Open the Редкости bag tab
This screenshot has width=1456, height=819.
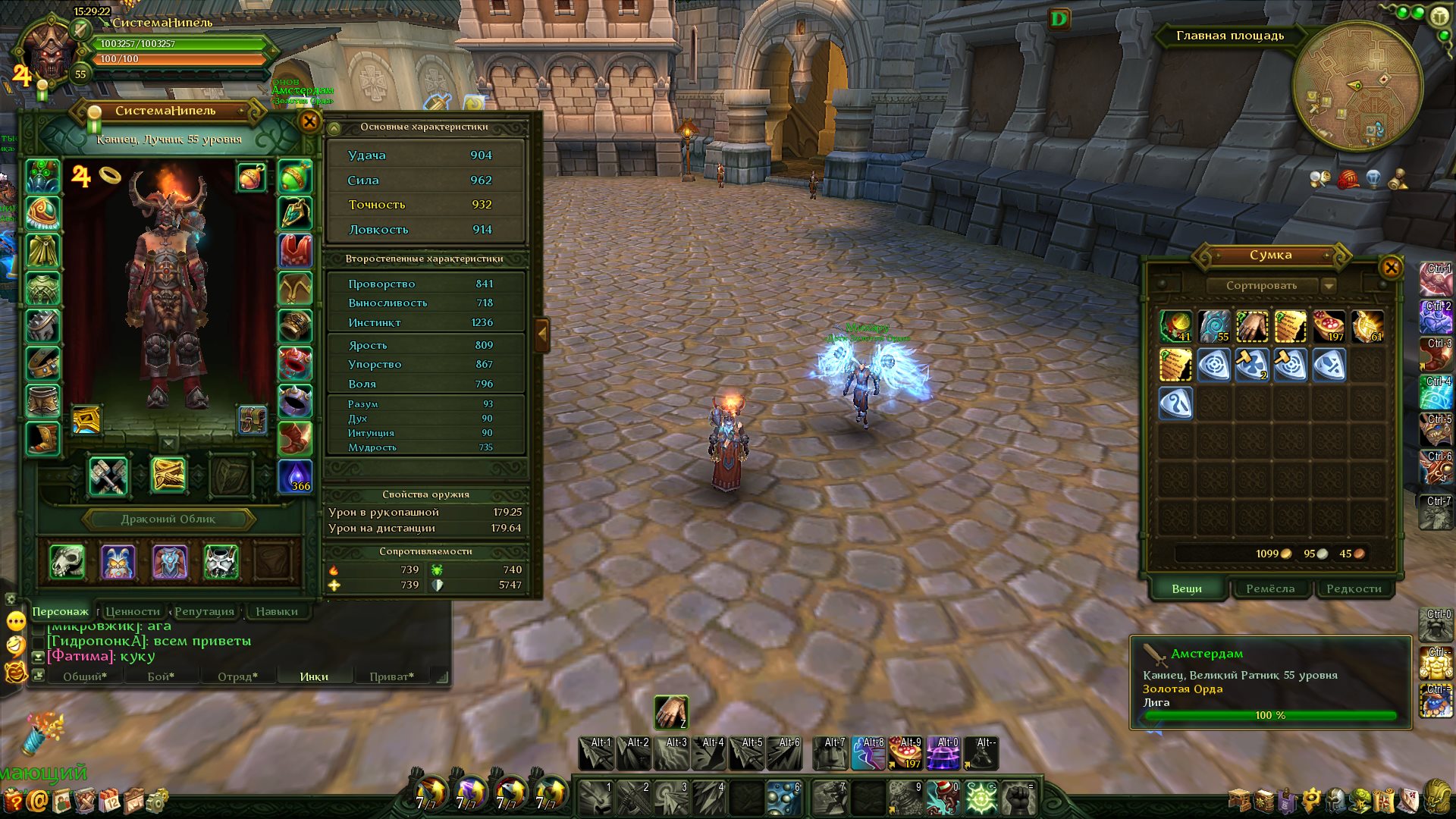(1354, 588)
